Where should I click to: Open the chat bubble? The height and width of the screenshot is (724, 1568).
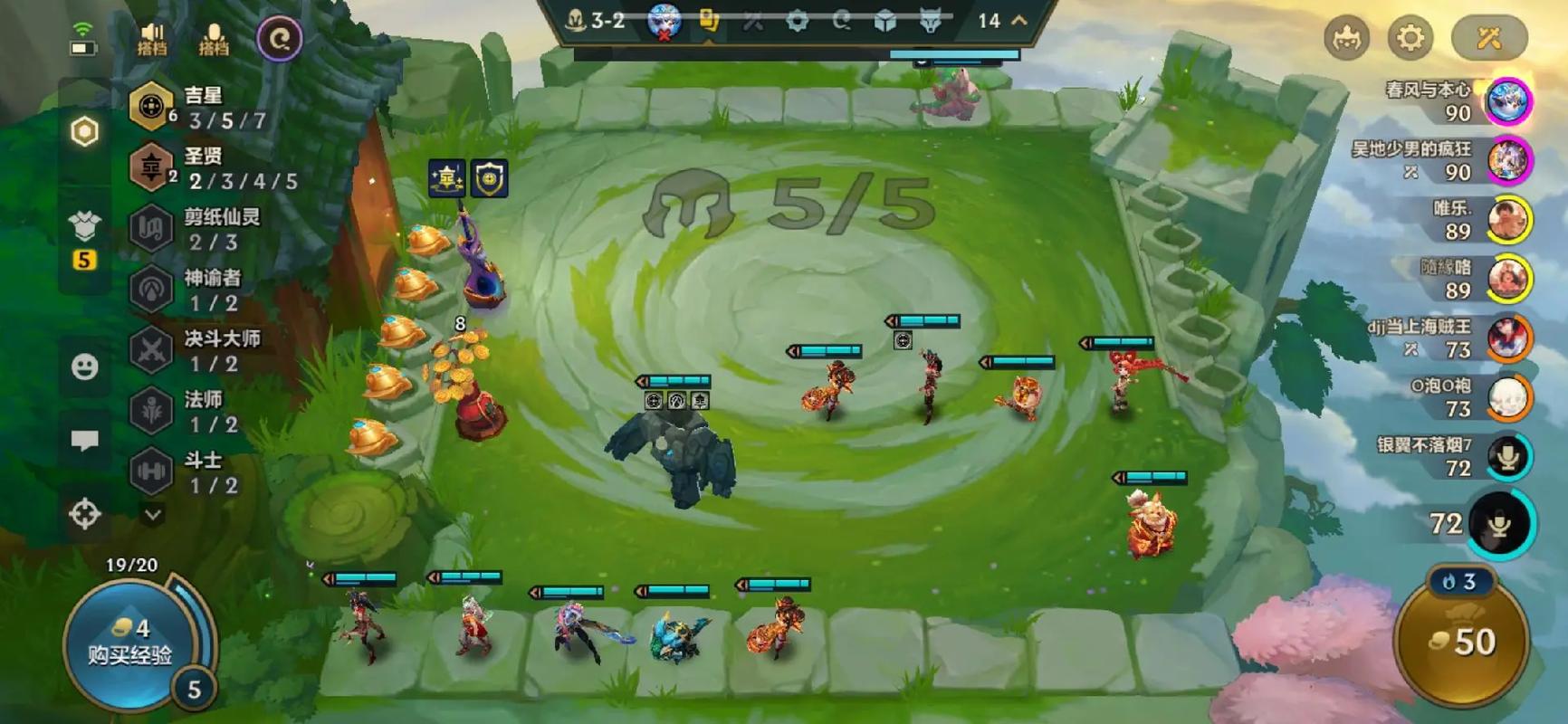[85, 440]
